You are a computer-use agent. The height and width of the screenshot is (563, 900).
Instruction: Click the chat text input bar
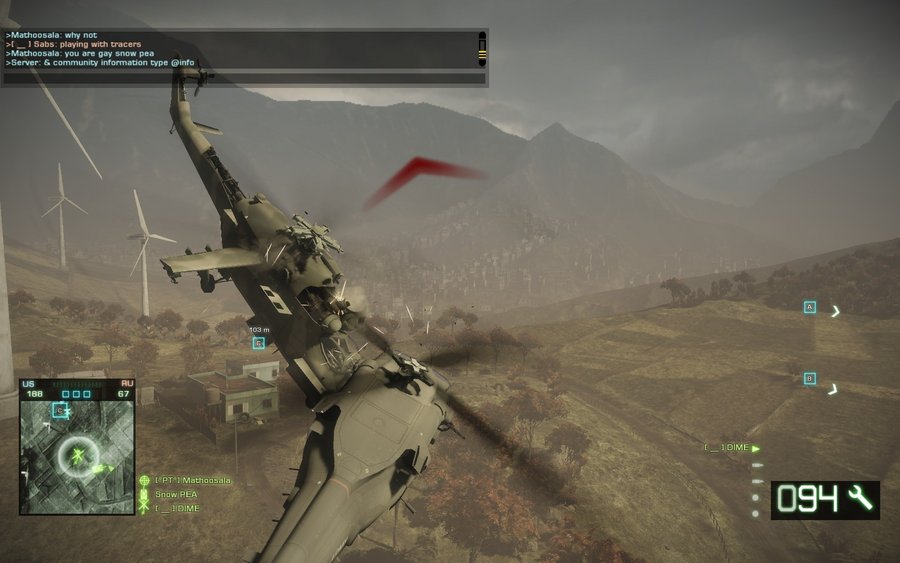point(244,78)
